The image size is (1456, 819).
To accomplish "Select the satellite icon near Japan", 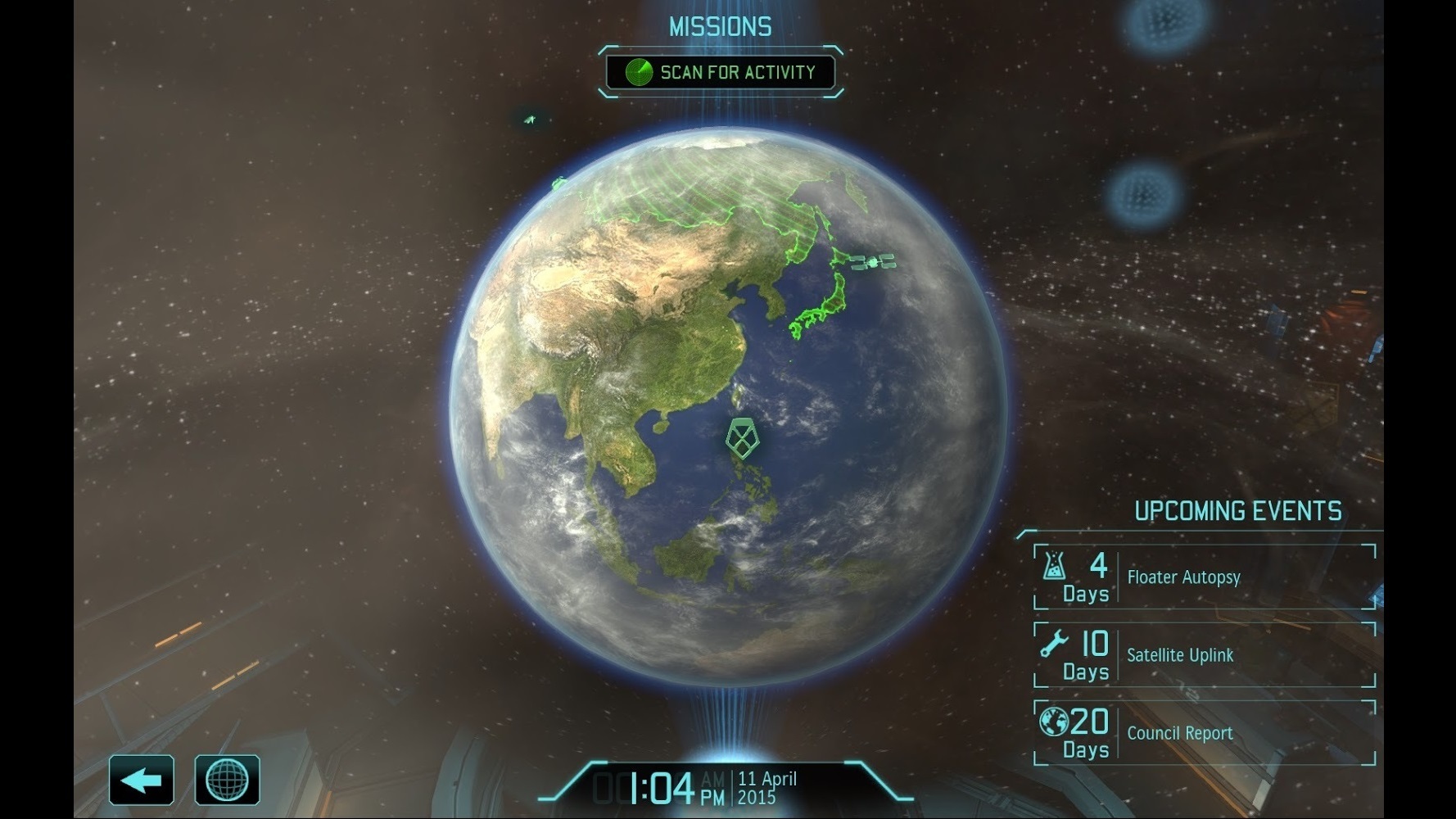I will coord(873,262).
